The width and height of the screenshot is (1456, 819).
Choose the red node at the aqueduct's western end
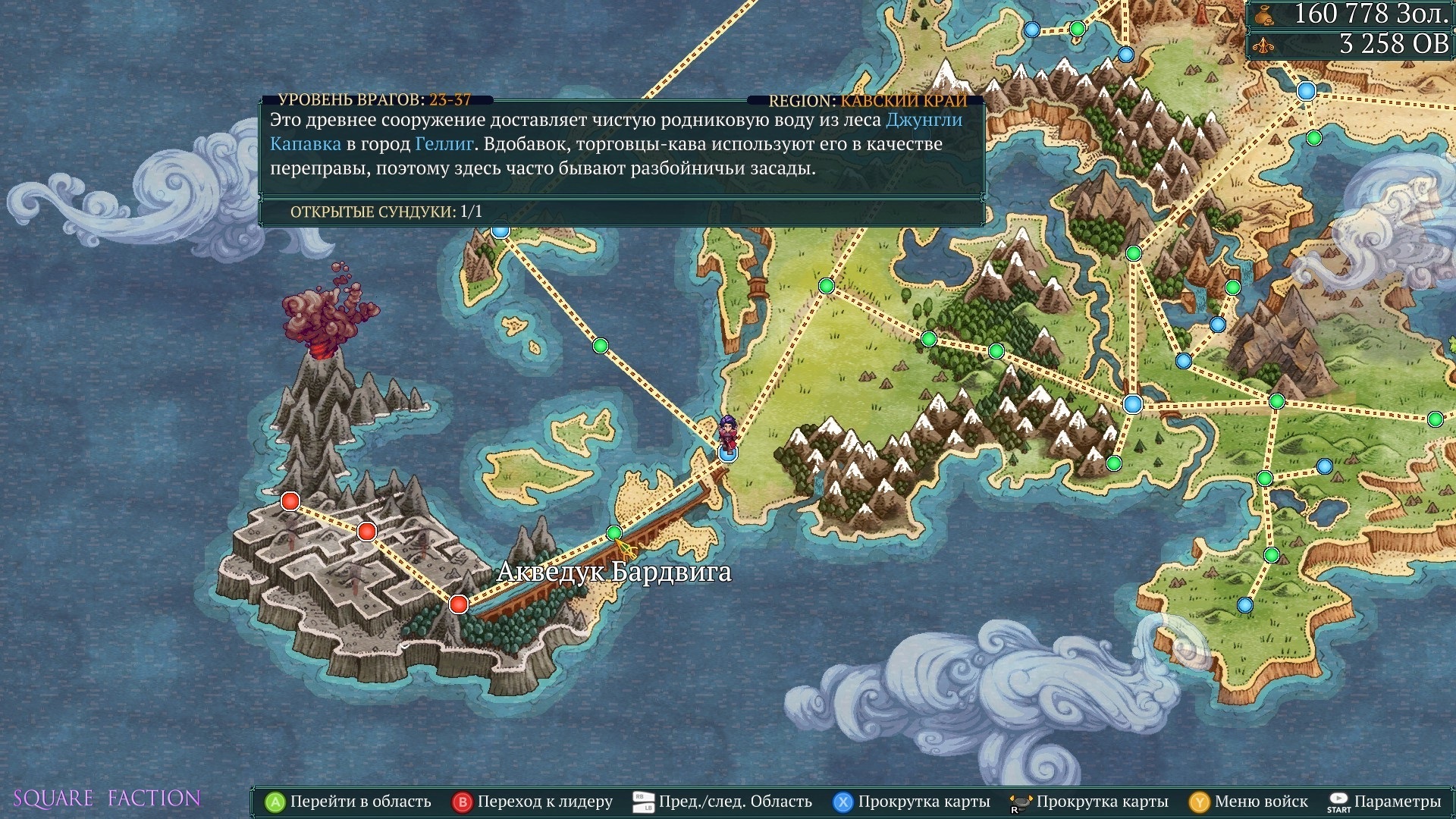click(x=458, y=604)
